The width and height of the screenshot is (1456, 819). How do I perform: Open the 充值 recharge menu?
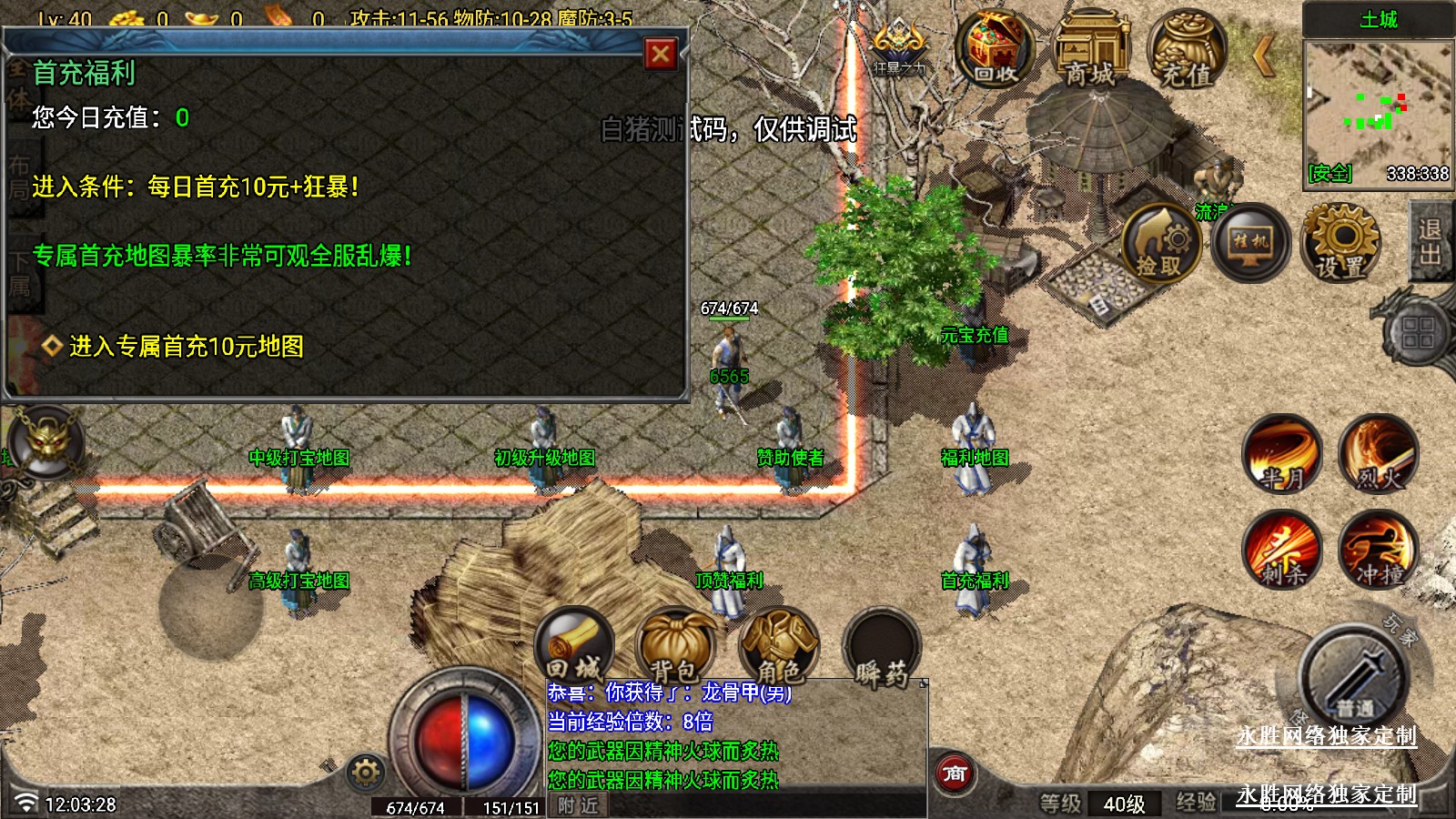coord(1186,52)
